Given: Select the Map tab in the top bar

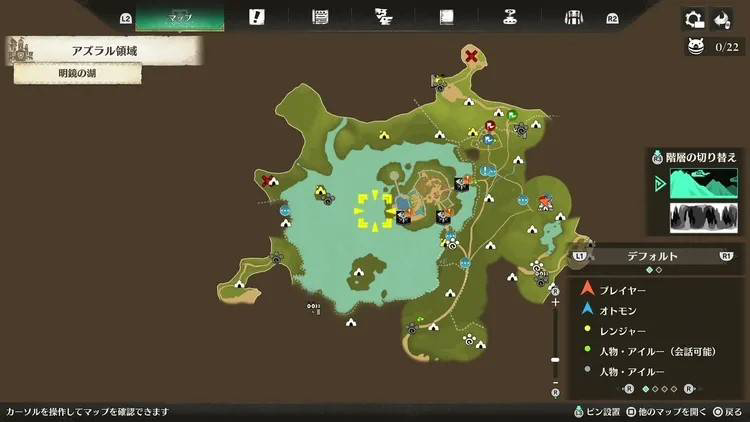Looking at the screenshot, I should [180, 17].
